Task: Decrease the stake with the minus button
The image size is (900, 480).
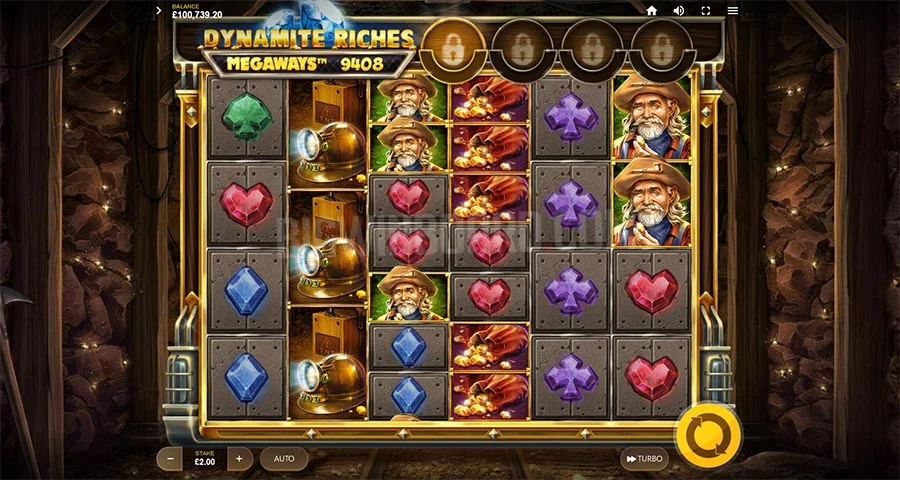Action: point(171,459)
